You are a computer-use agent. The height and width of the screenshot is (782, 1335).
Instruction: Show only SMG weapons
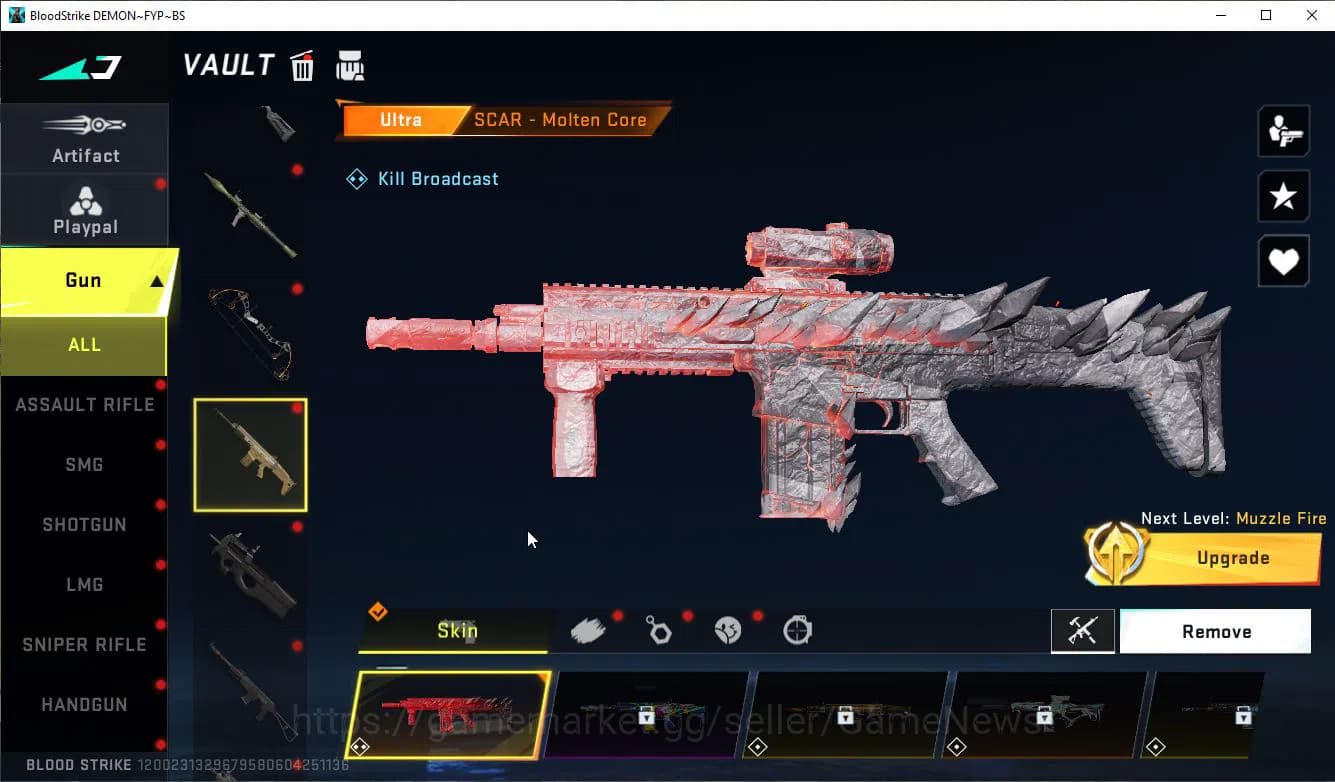coord(84,465)
